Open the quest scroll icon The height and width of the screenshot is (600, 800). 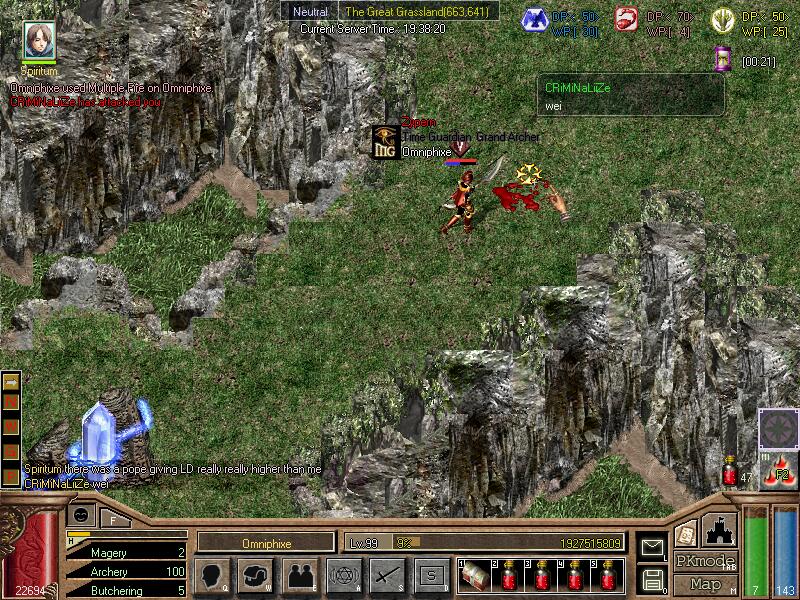(685, 533)
